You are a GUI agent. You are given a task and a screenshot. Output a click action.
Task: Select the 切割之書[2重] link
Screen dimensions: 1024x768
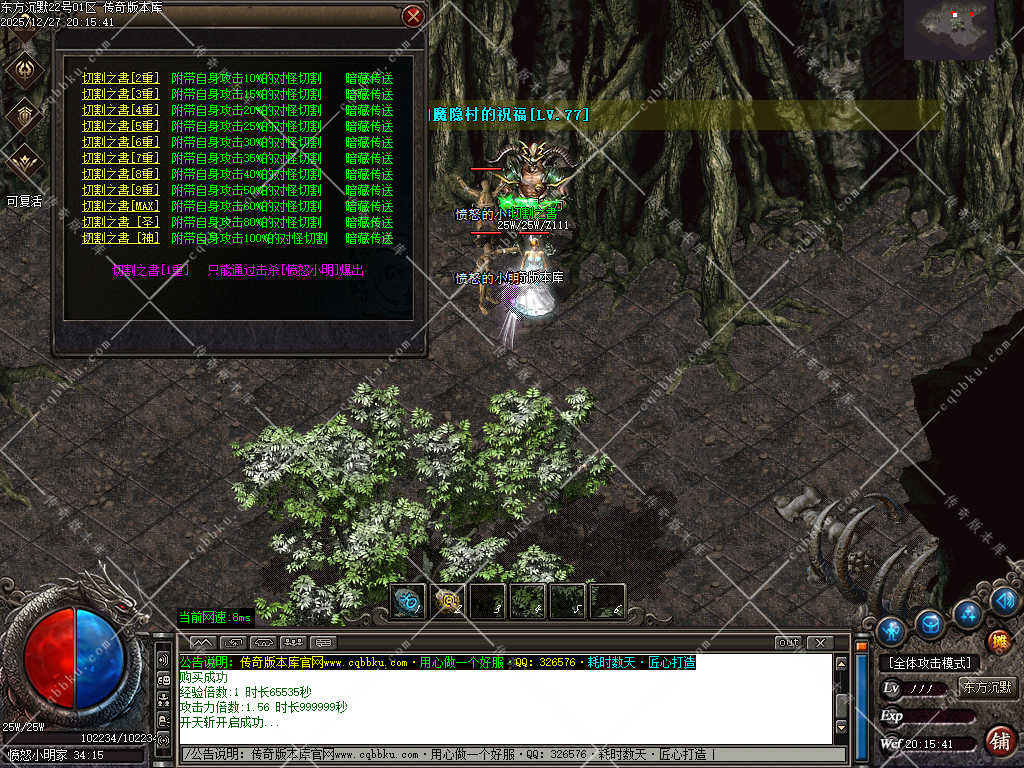[x=120, y=78]
